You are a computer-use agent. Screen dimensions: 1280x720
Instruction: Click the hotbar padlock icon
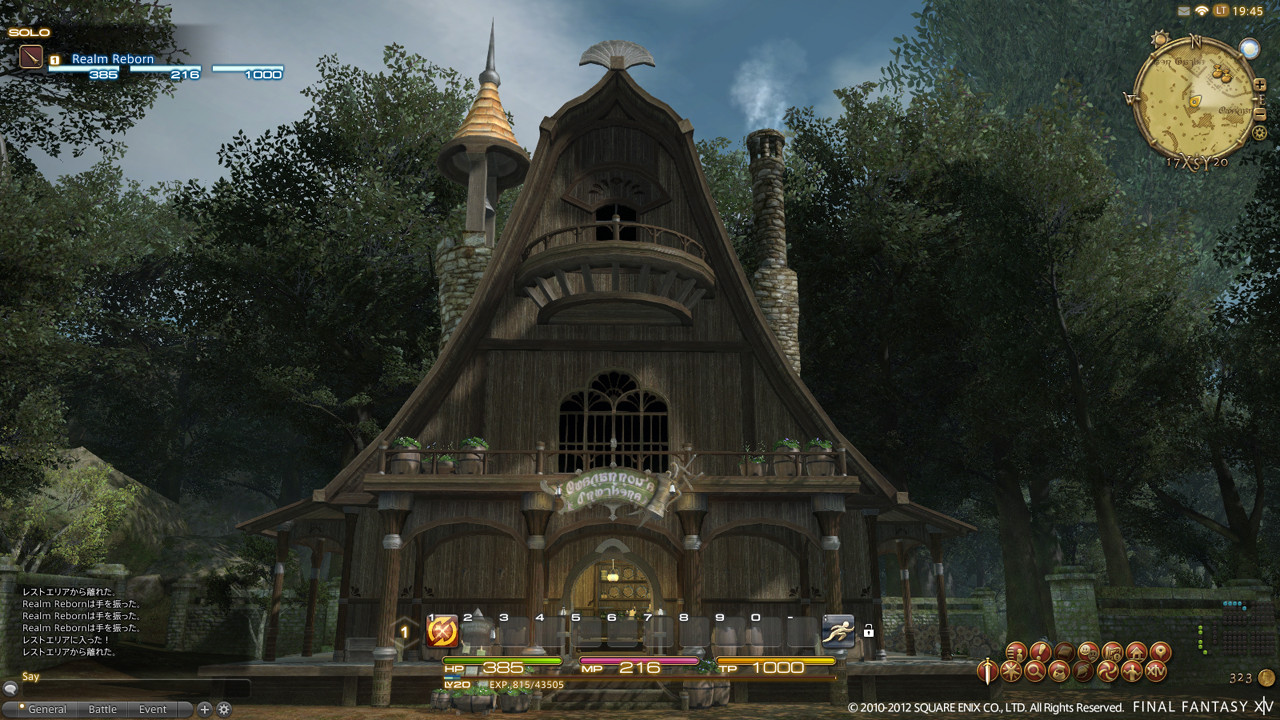(868, 631)
